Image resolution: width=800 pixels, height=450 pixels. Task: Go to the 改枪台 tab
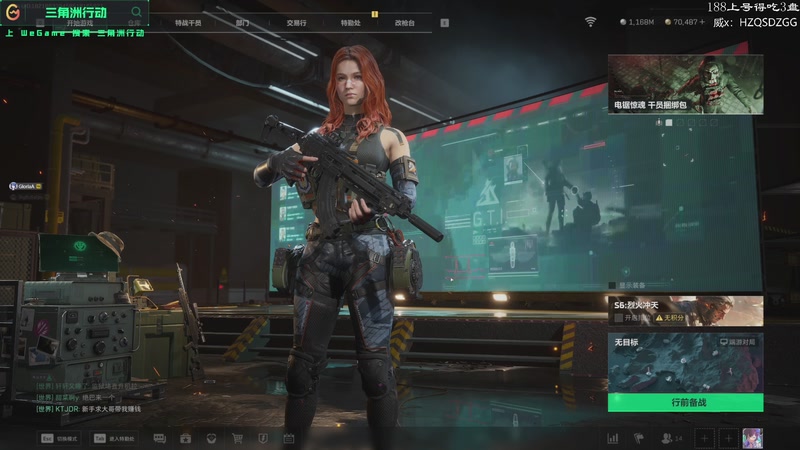click(404, 22)
